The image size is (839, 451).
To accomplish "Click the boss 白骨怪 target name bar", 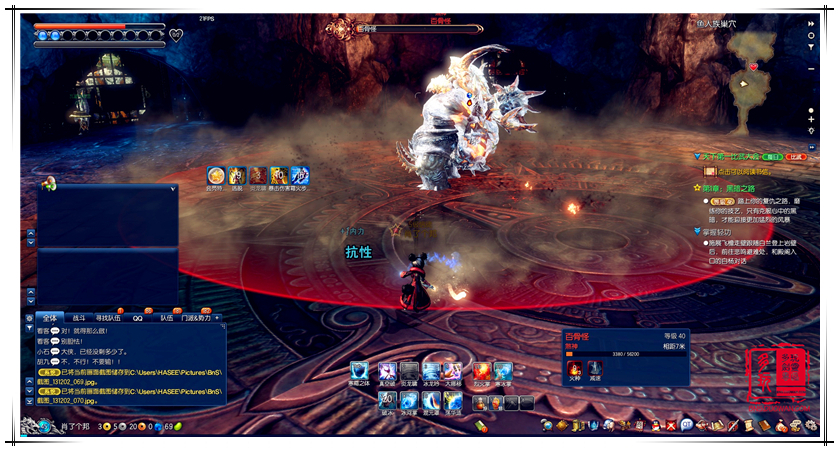I will click(x=415, y=29).
